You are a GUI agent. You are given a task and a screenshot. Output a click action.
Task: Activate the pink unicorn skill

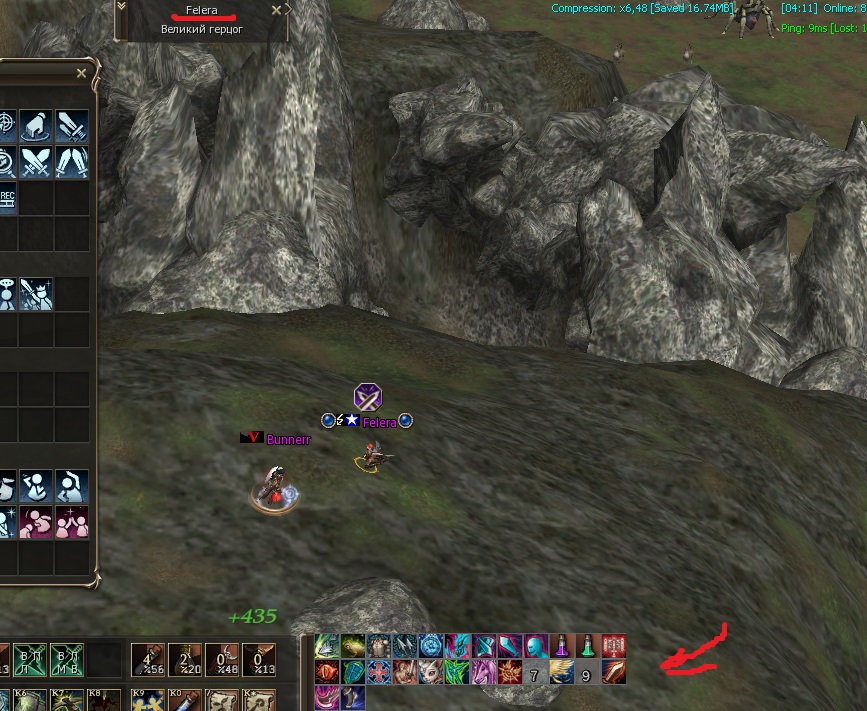(x=484, y=672)
